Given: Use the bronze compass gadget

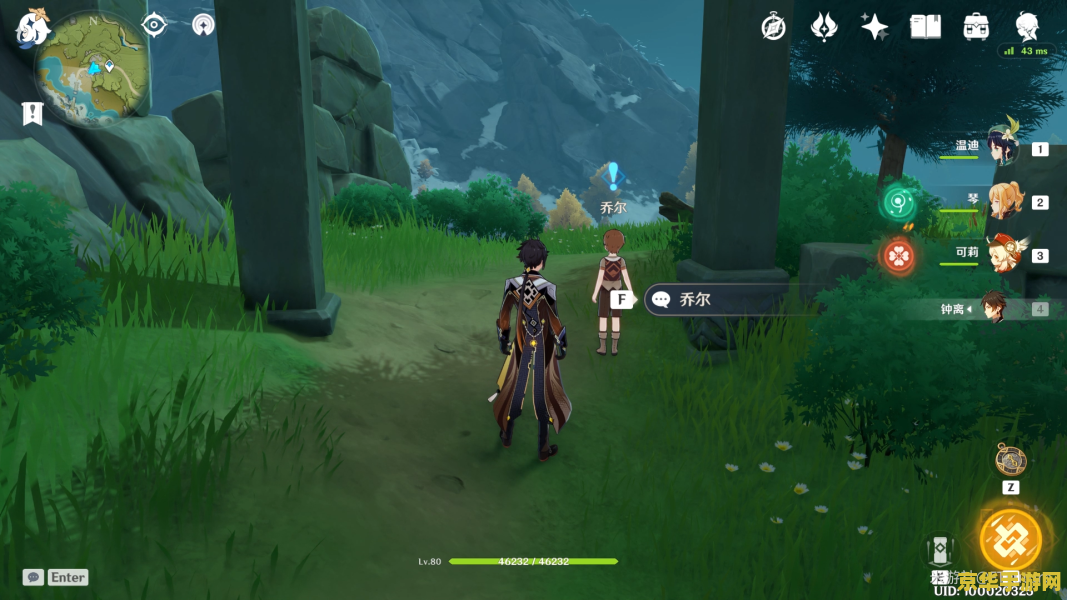Looking at the screenshot, I should [x=1010, y=460].
